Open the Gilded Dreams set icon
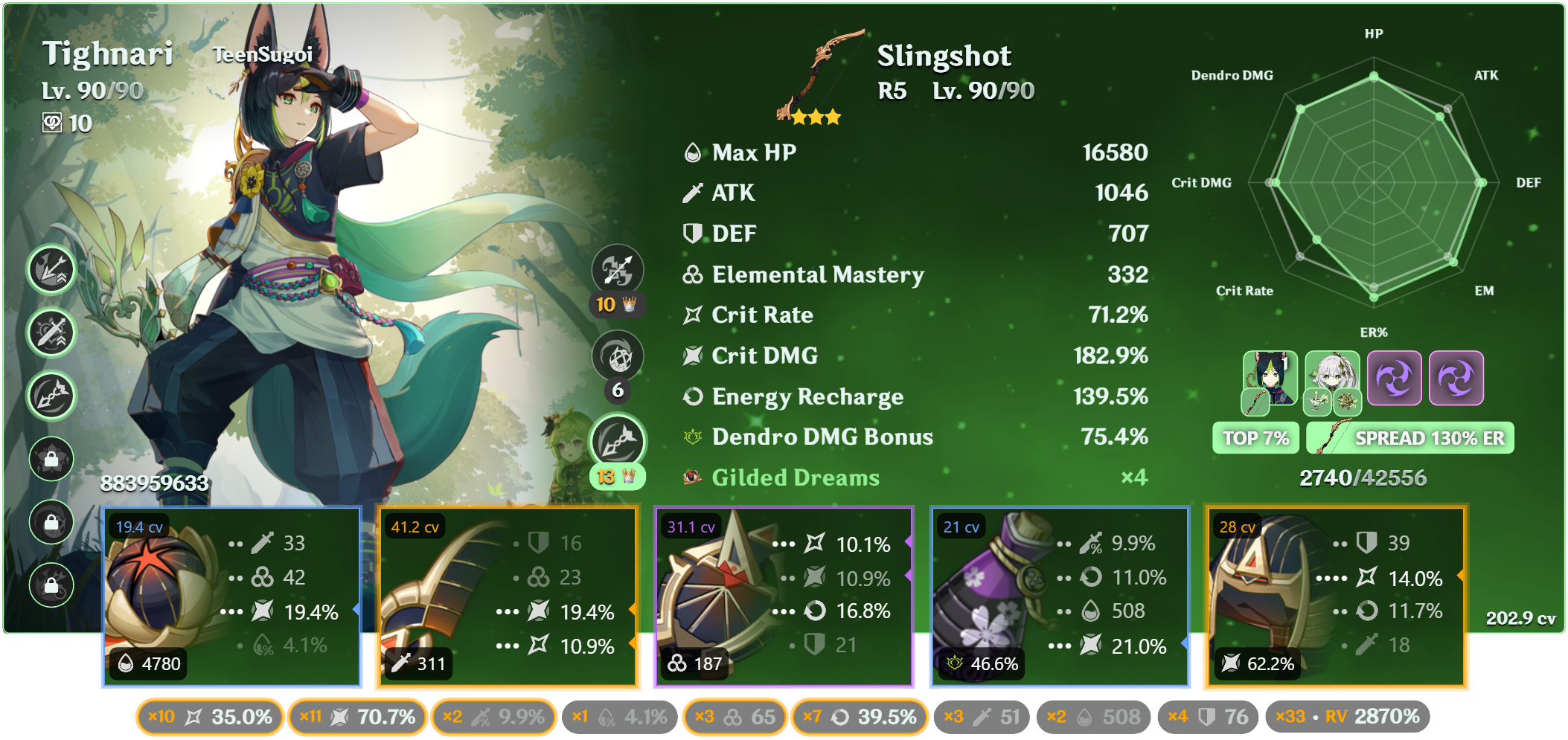Viewport: 1568px width, 740px height. click(691, 477)
